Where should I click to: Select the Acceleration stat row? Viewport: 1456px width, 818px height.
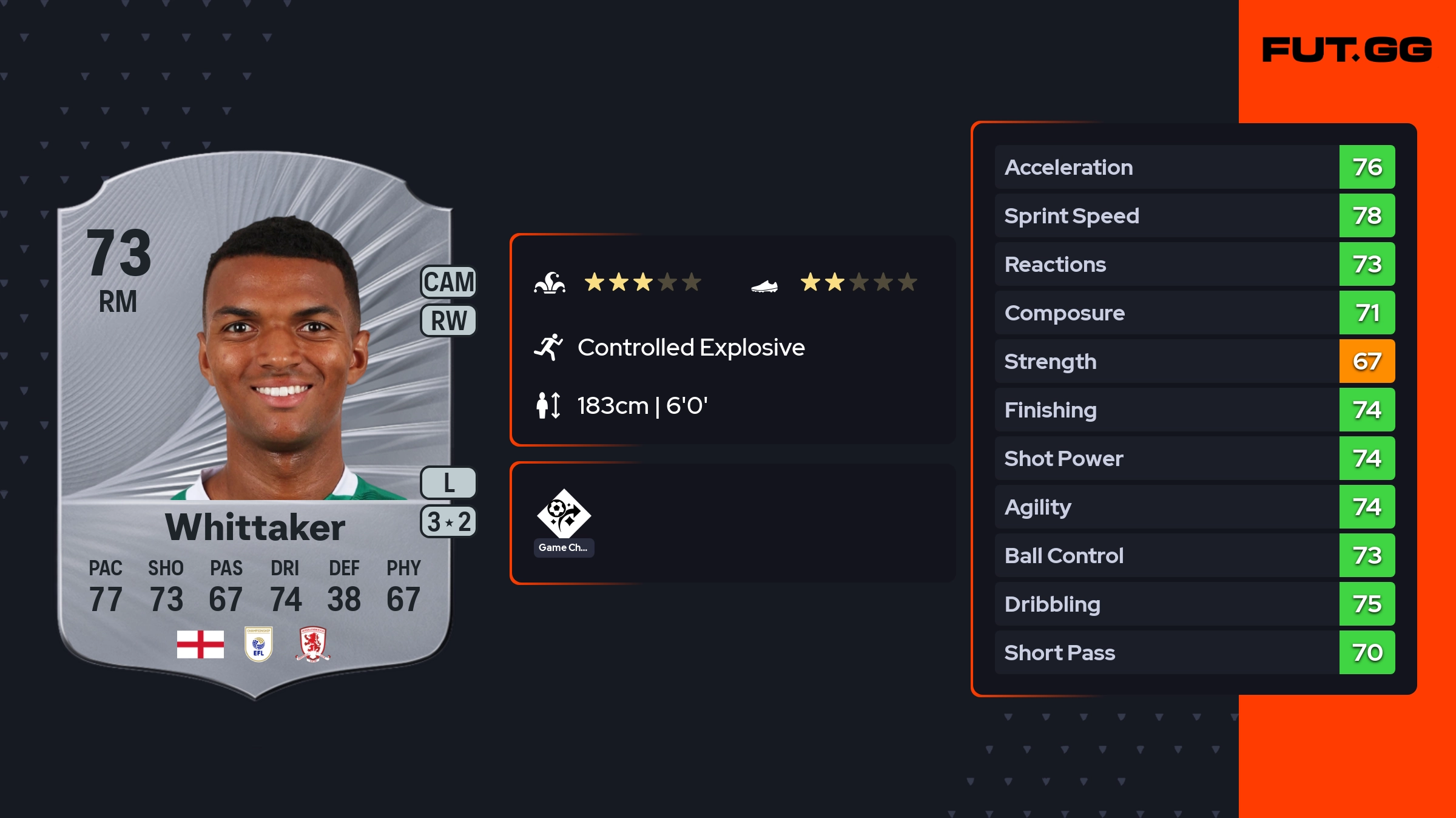click(x=1194, y=167)
